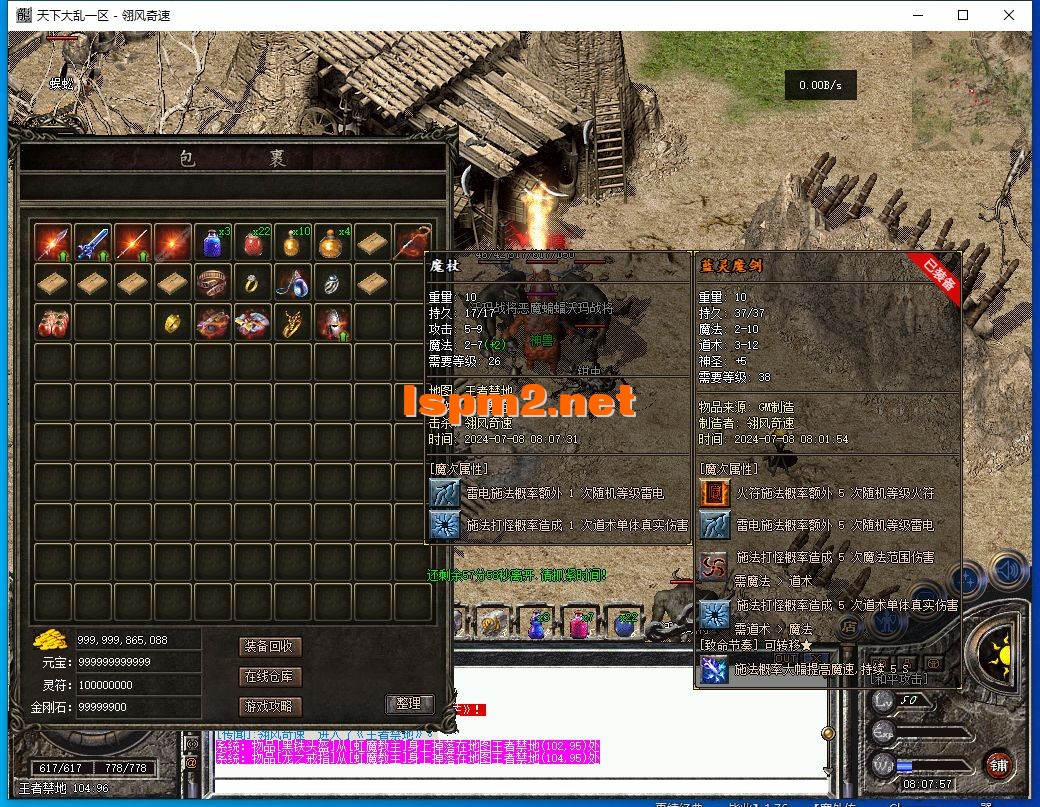
Task: Pick the plain gold ring item
Action: tap(173, 323)
